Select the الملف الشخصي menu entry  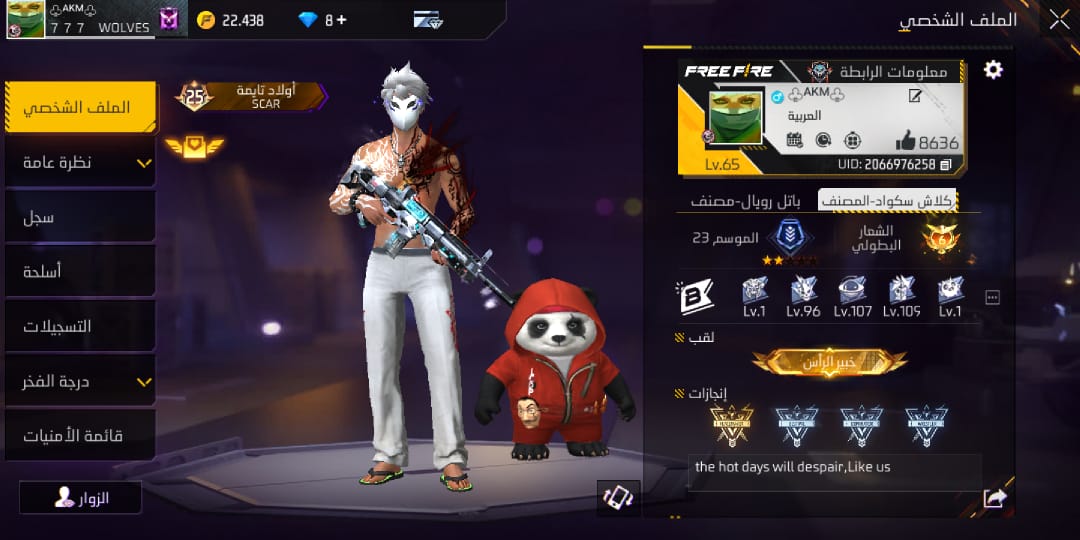(x=81, y=107)
